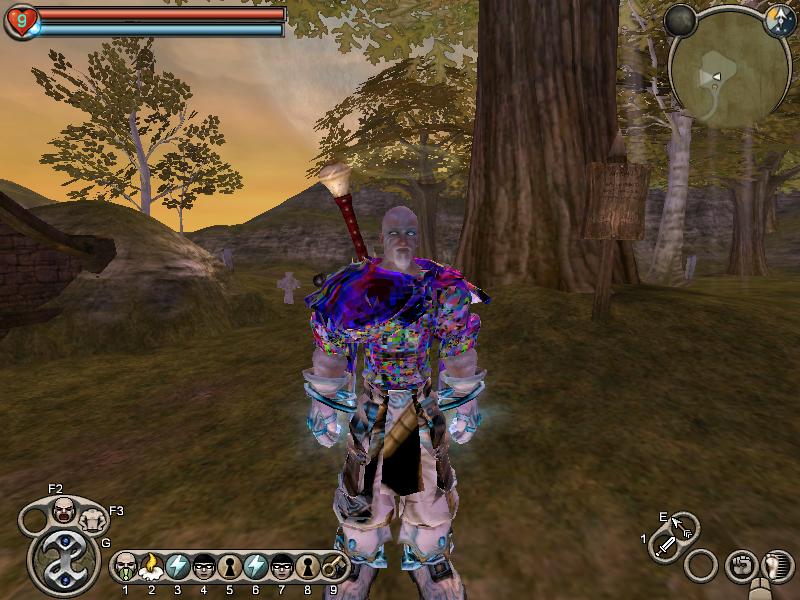The height and width of the screenshot is (600, 800).
Task: Select the day-night clock icon on the minimap
Action: [x=779, y=20]
